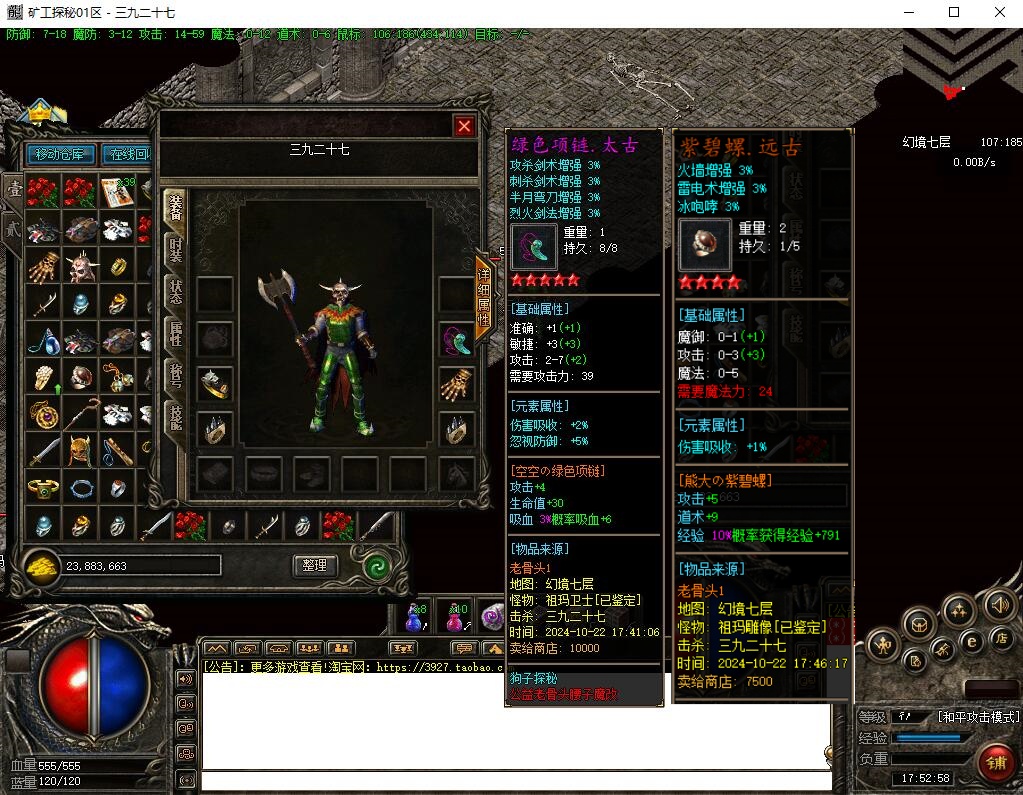Select the equipped bone glove slot

[x=457, y=384]
